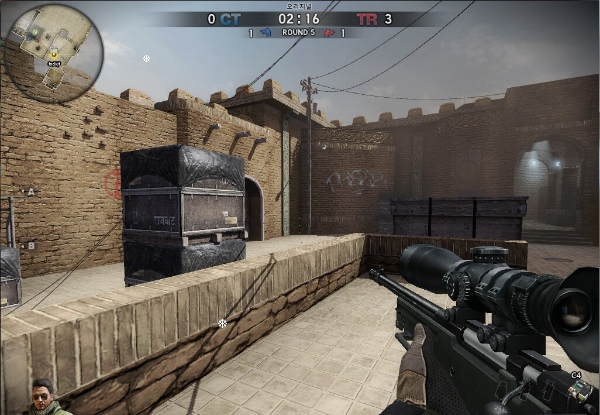Click the circular minimap
This screenshot has width=600, height=415.
[x=53, y=53]
